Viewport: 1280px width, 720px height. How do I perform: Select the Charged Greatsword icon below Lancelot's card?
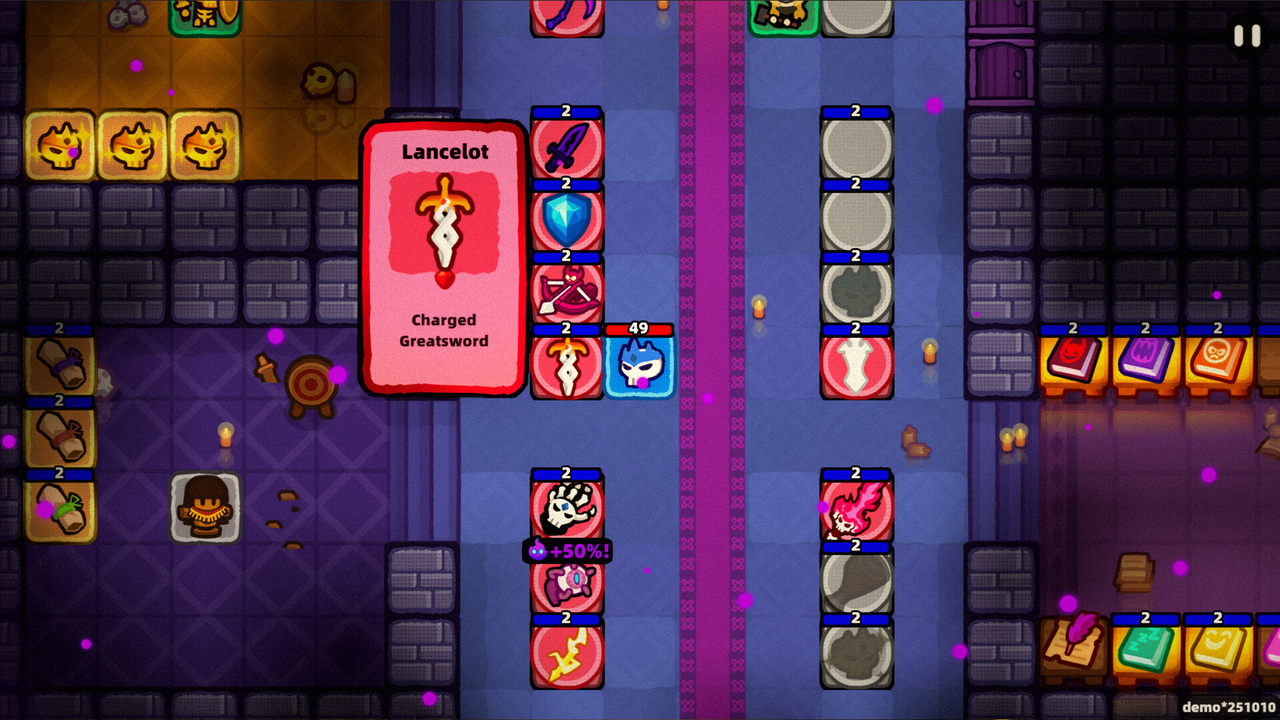tap(567, 364)
